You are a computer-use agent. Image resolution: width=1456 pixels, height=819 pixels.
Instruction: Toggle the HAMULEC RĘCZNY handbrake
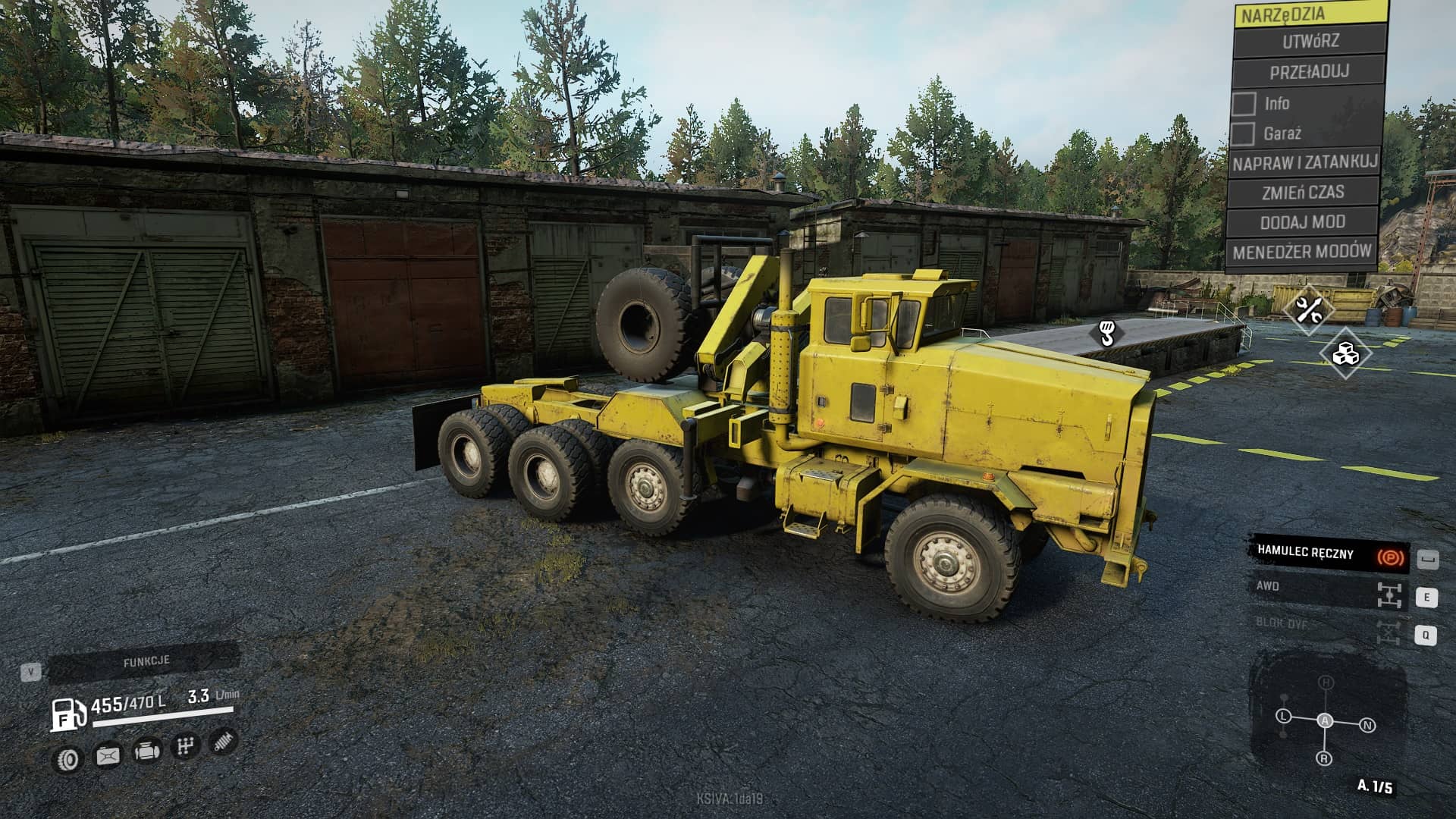click(1329, 554)
